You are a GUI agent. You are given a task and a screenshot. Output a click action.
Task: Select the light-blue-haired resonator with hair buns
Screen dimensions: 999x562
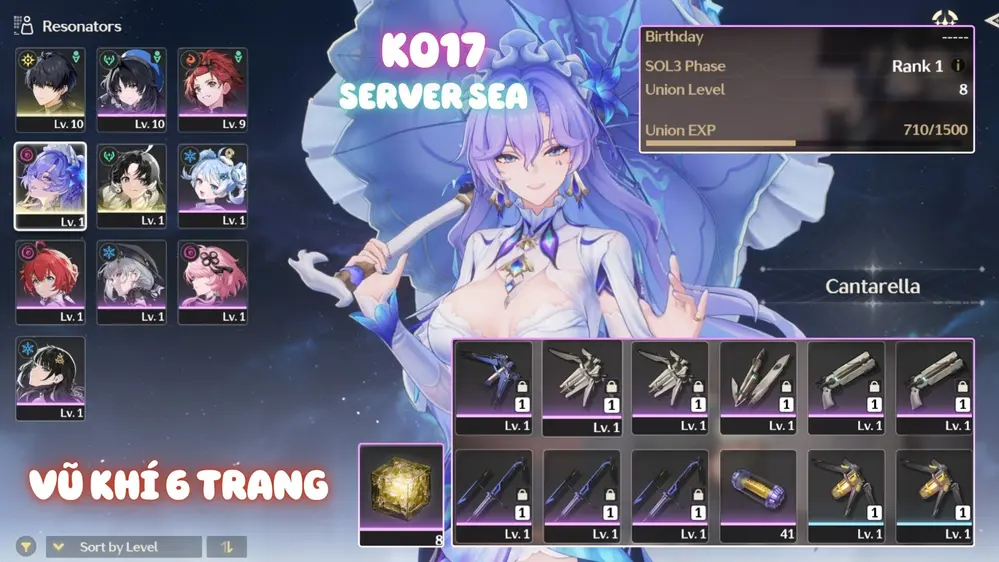212,186
